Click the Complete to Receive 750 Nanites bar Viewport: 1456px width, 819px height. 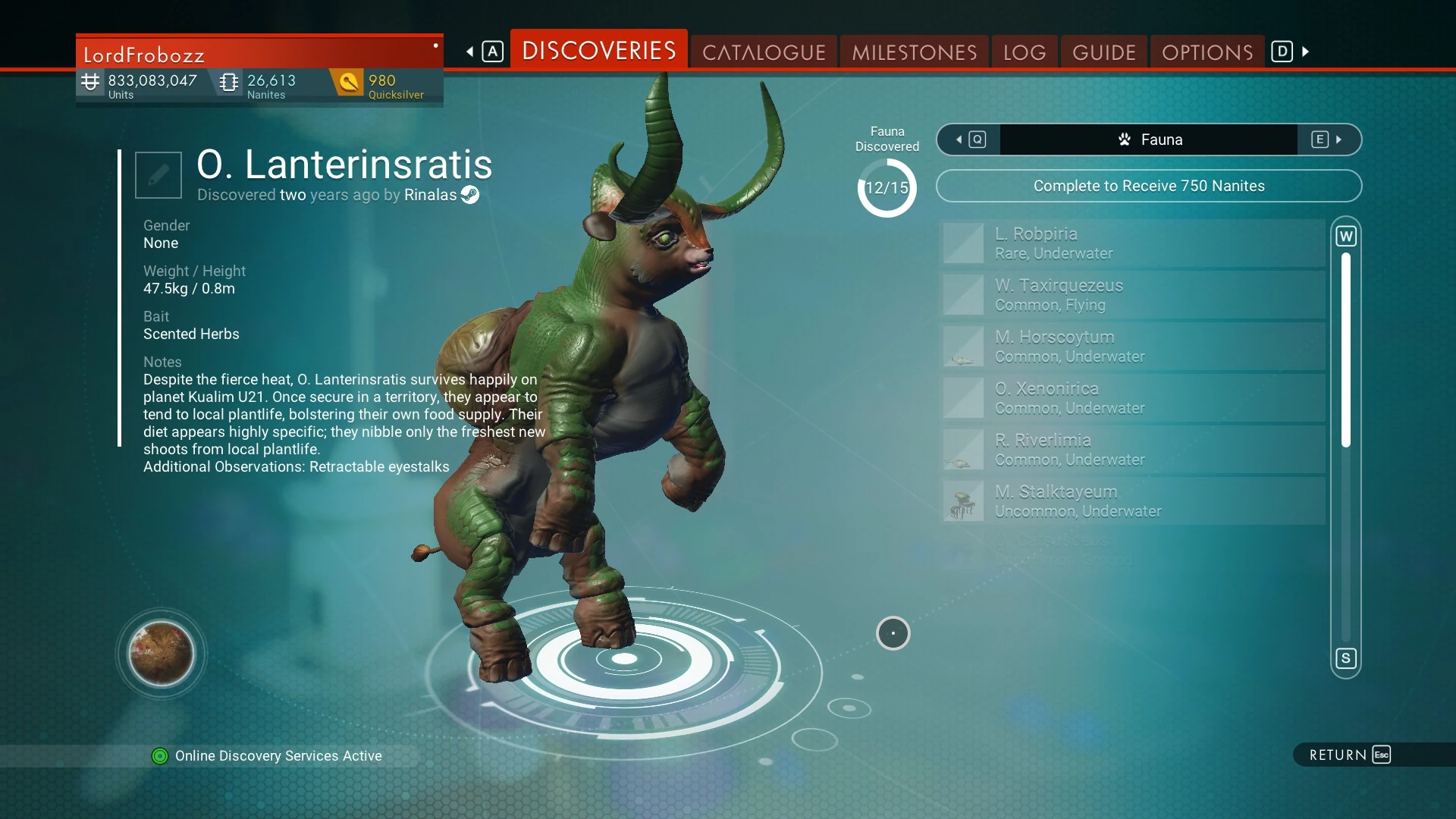[1148, 186]
